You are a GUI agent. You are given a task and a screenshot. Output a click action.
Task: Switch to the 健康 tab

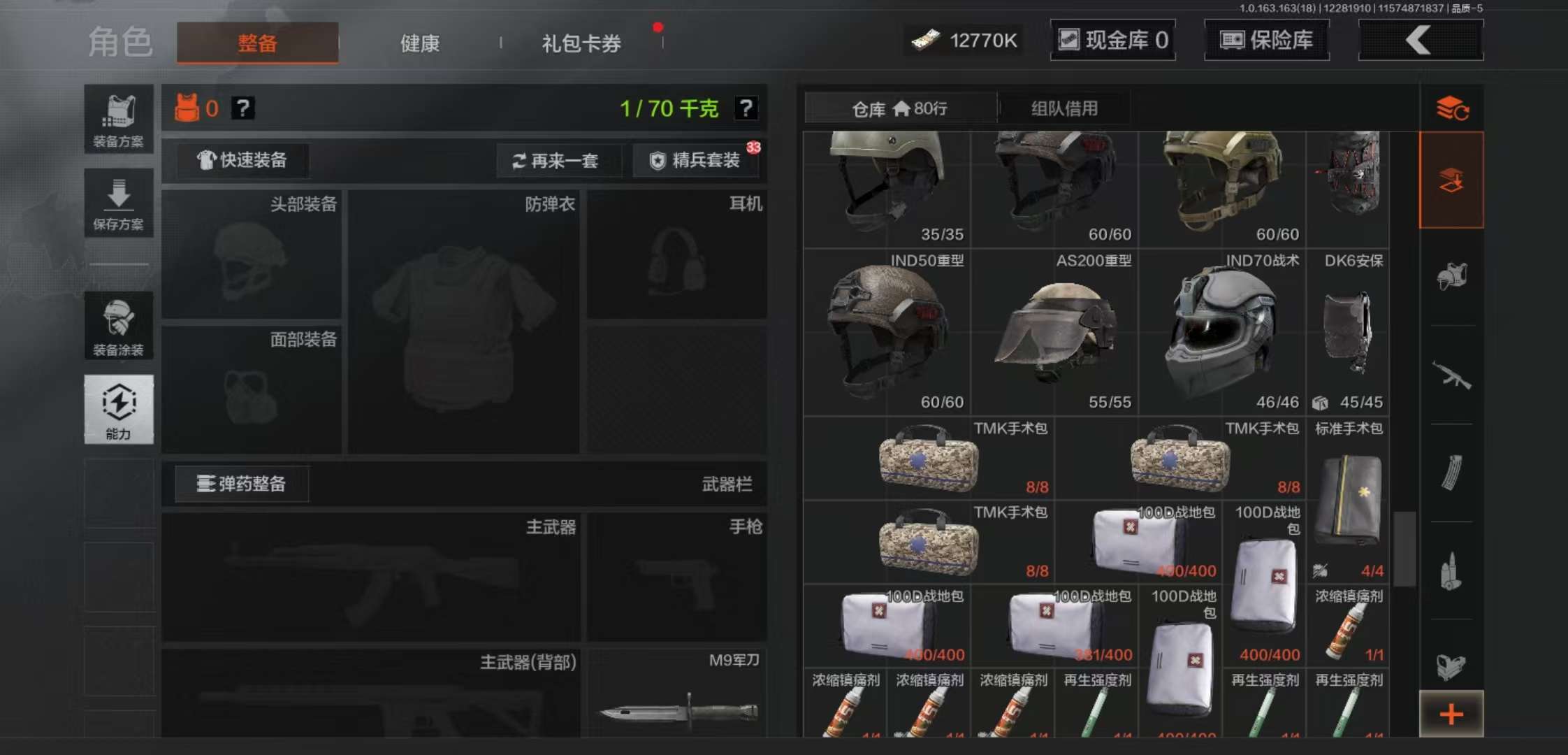click(x=418, y=43)
